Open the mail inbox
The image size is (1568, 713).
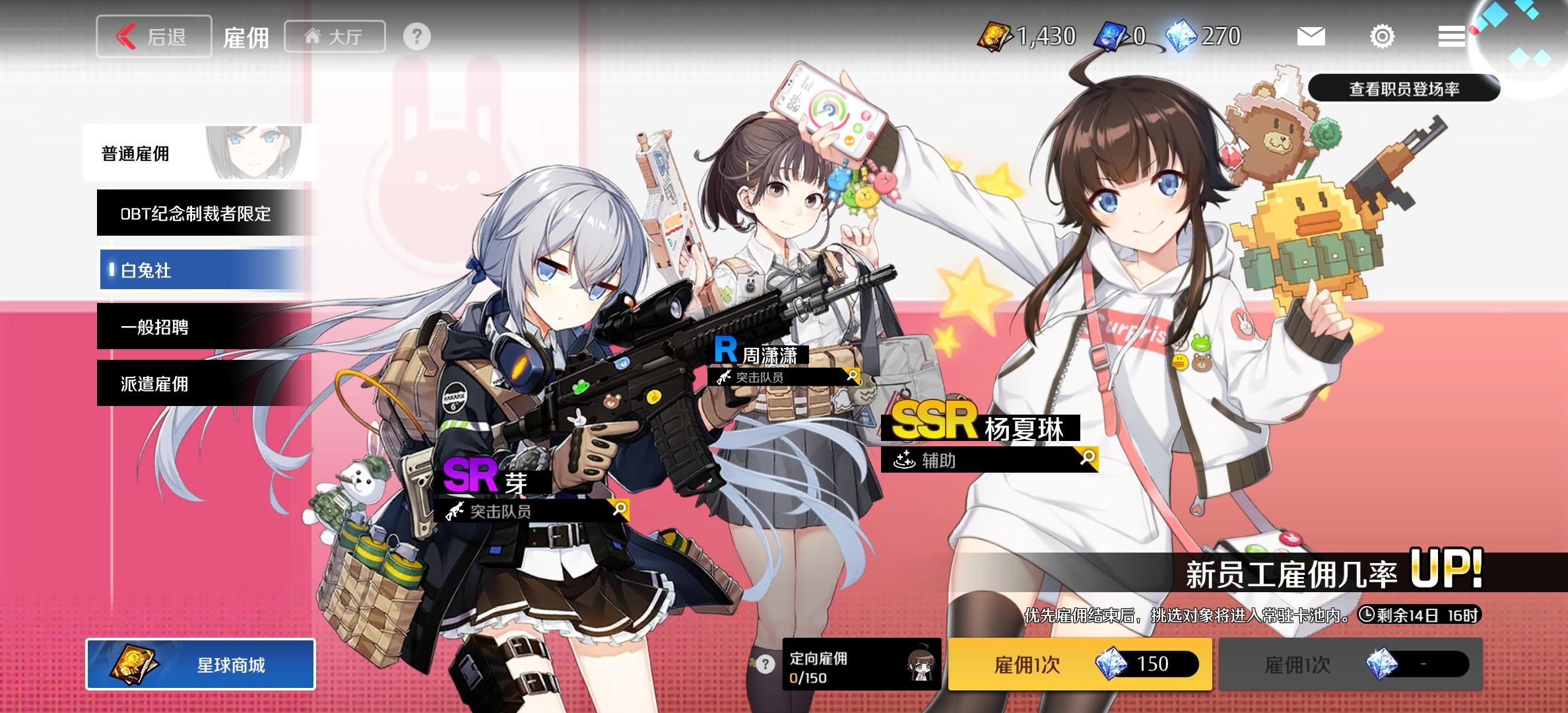click(x=1310, y=36)
